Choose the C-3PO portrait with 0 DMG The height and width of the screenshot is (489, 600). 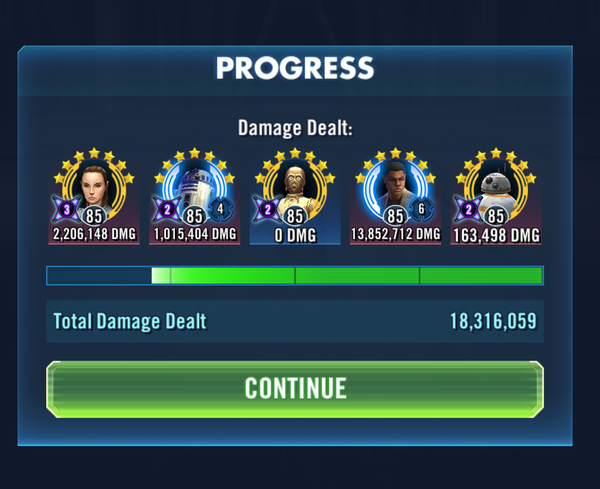[x=295, y=188]
